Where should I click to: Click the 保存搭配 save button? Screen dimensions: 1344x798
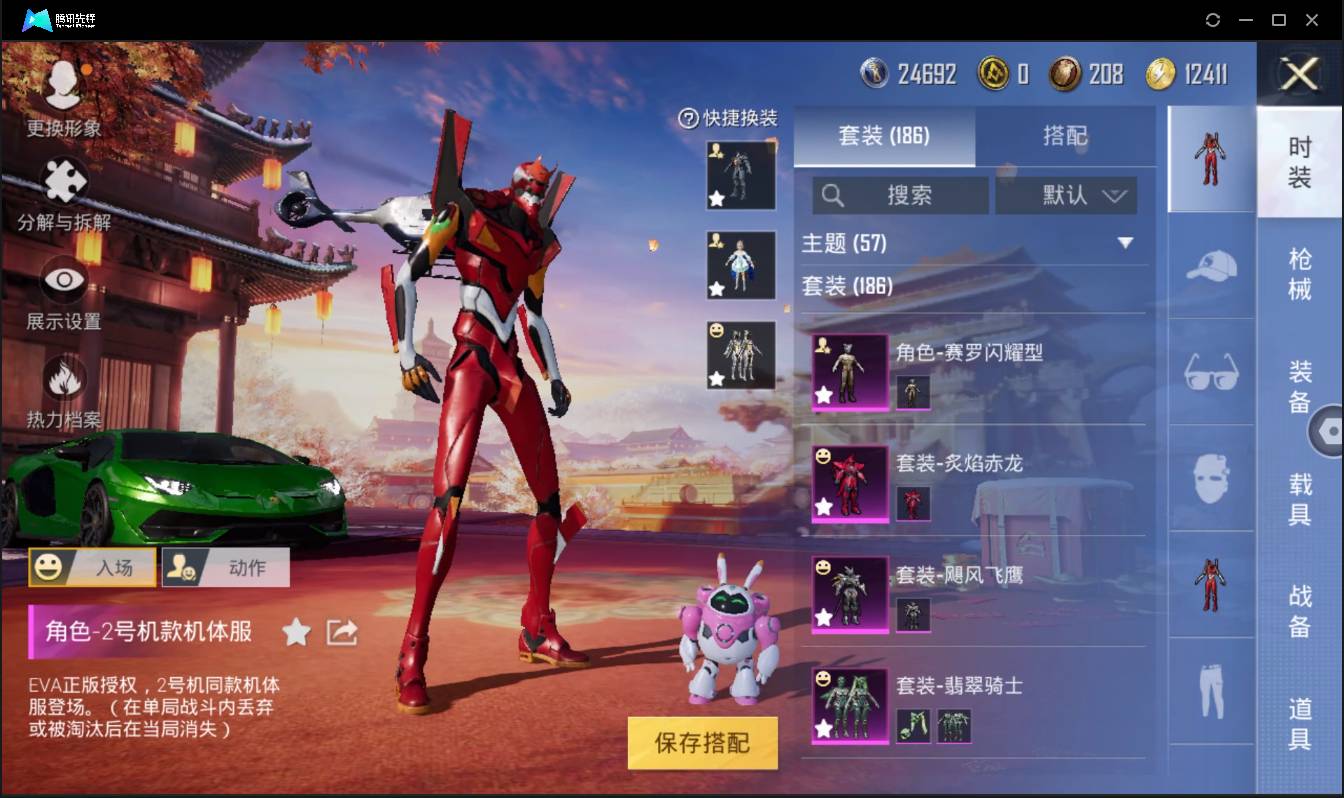(702, 742)
